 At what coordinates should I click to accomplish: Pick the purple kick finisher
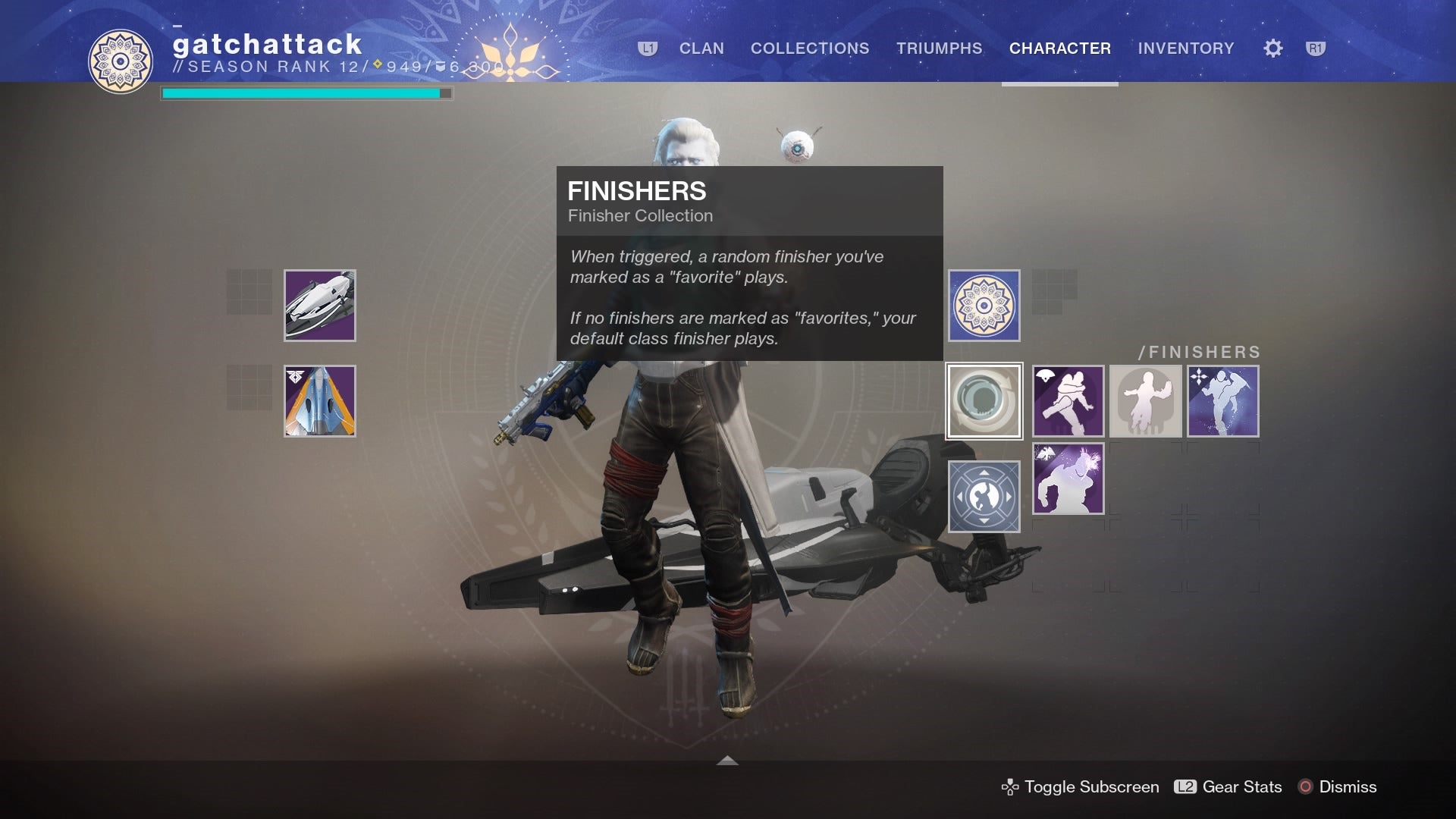point(1068,401)
